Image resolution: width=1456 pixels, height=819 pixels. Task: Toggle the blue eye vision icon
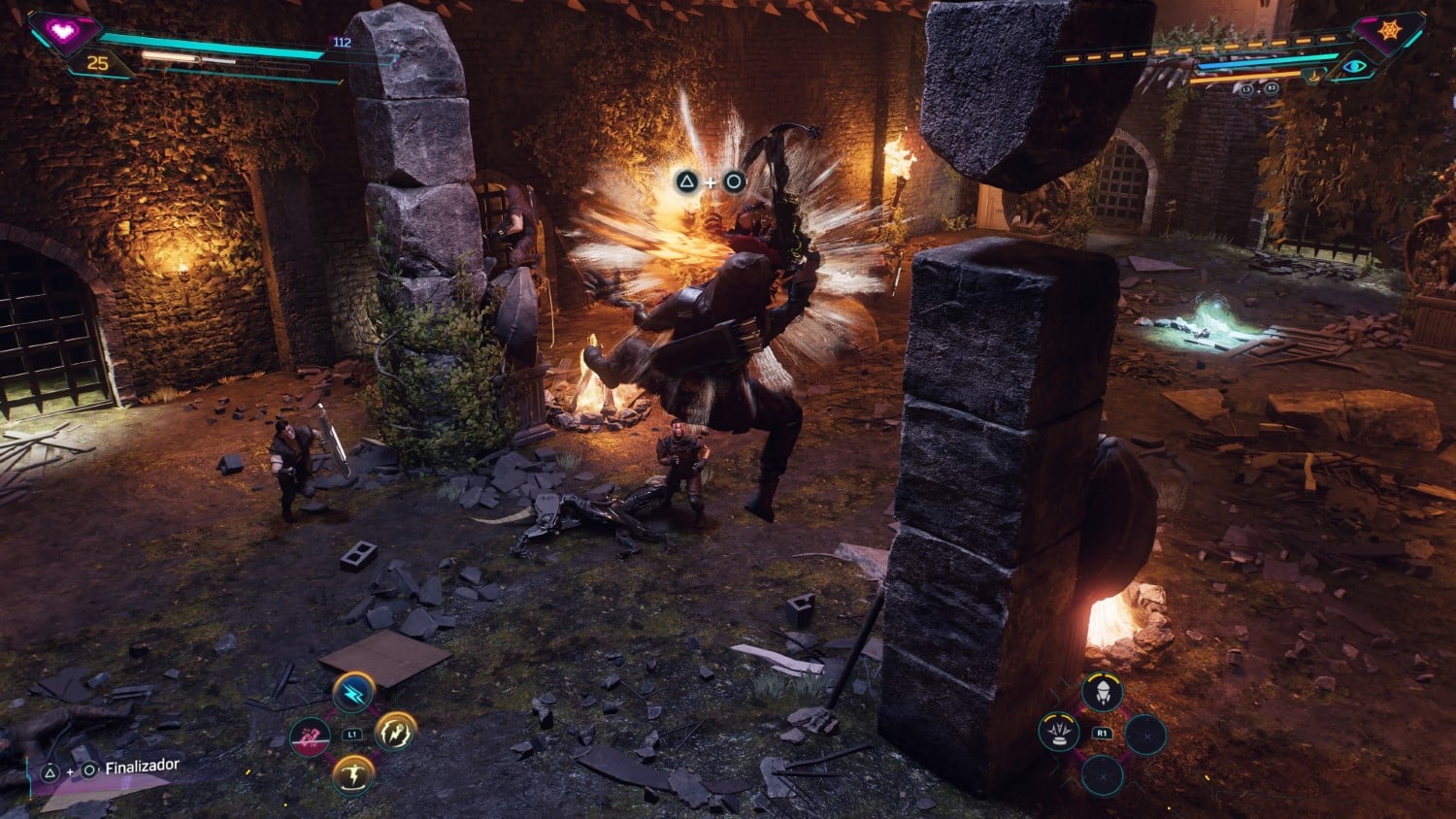(x=1354, y=67)
